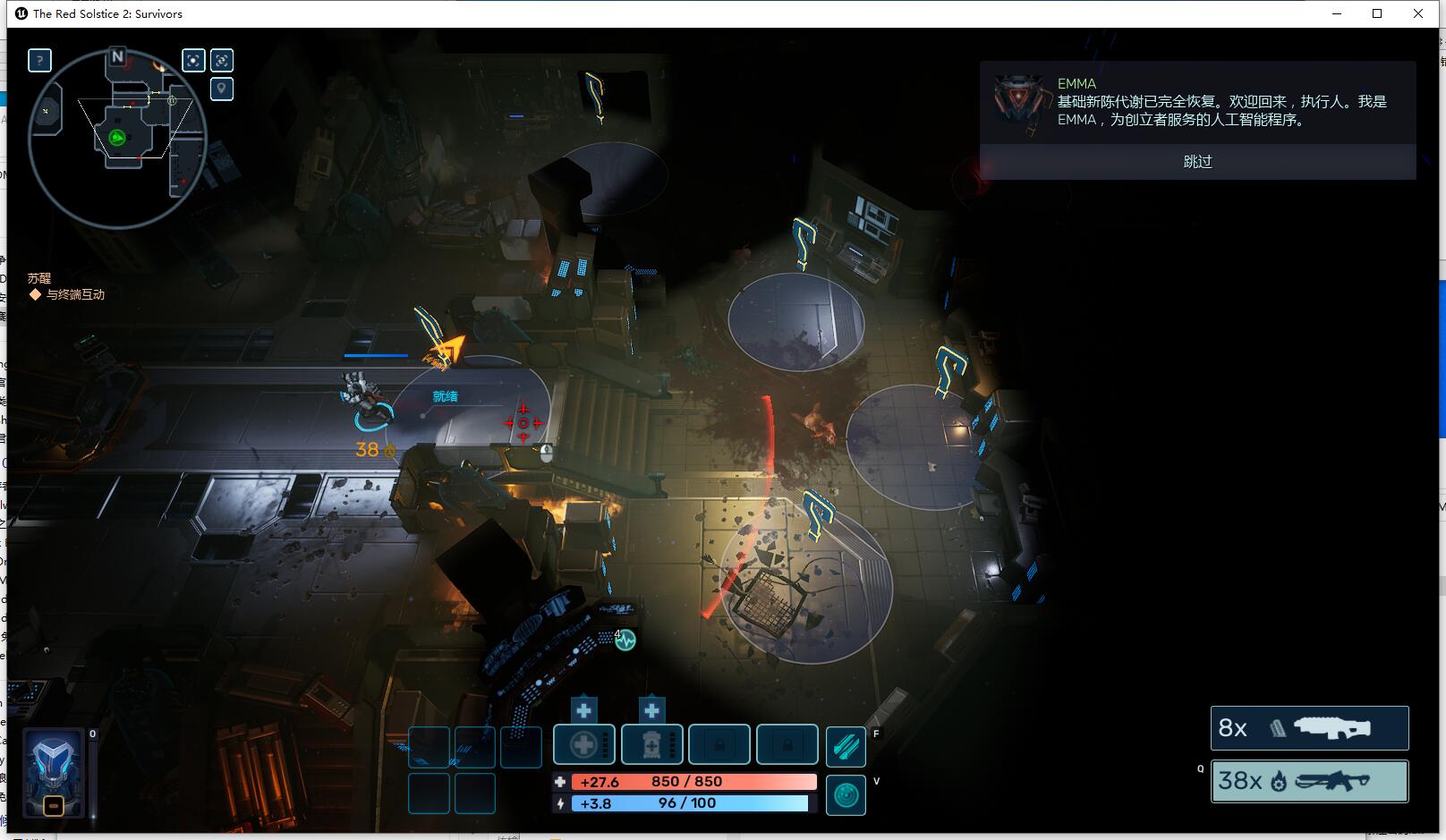Select the character portrait with the blue helmet
The image size is (1446, 840).
[x=54, y=771]
